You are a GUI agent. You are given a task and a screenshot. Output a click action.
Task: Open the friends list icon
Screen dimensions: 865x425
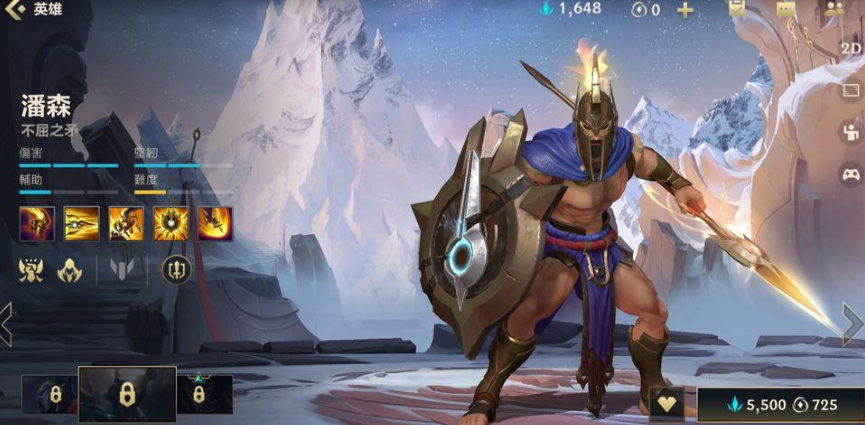[x=834, y=9]
